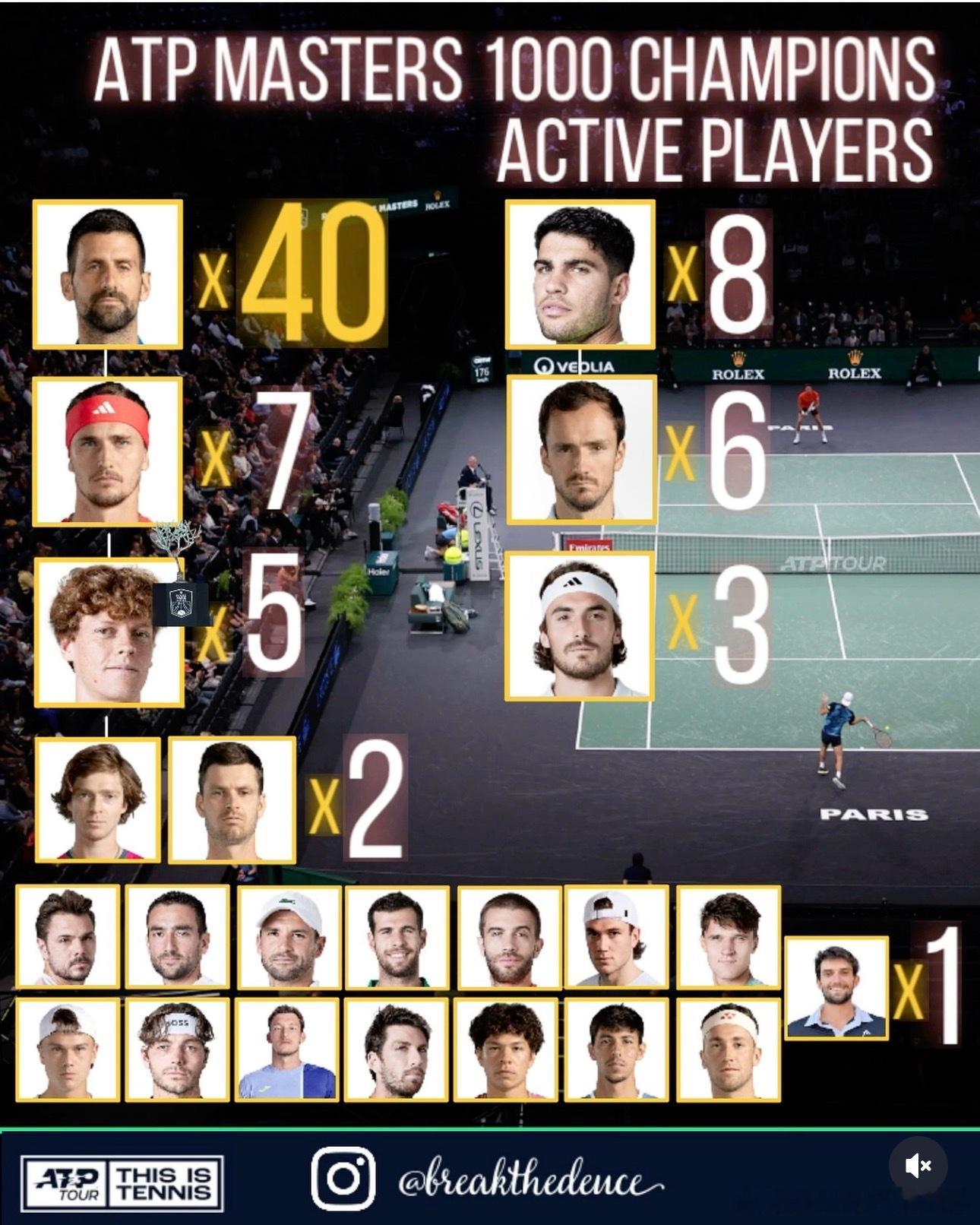The image size is (980, 1225).
Task: Click Alexander Zverev's red-headband photo
Action: pyautogui.click(x=109, y=448)
